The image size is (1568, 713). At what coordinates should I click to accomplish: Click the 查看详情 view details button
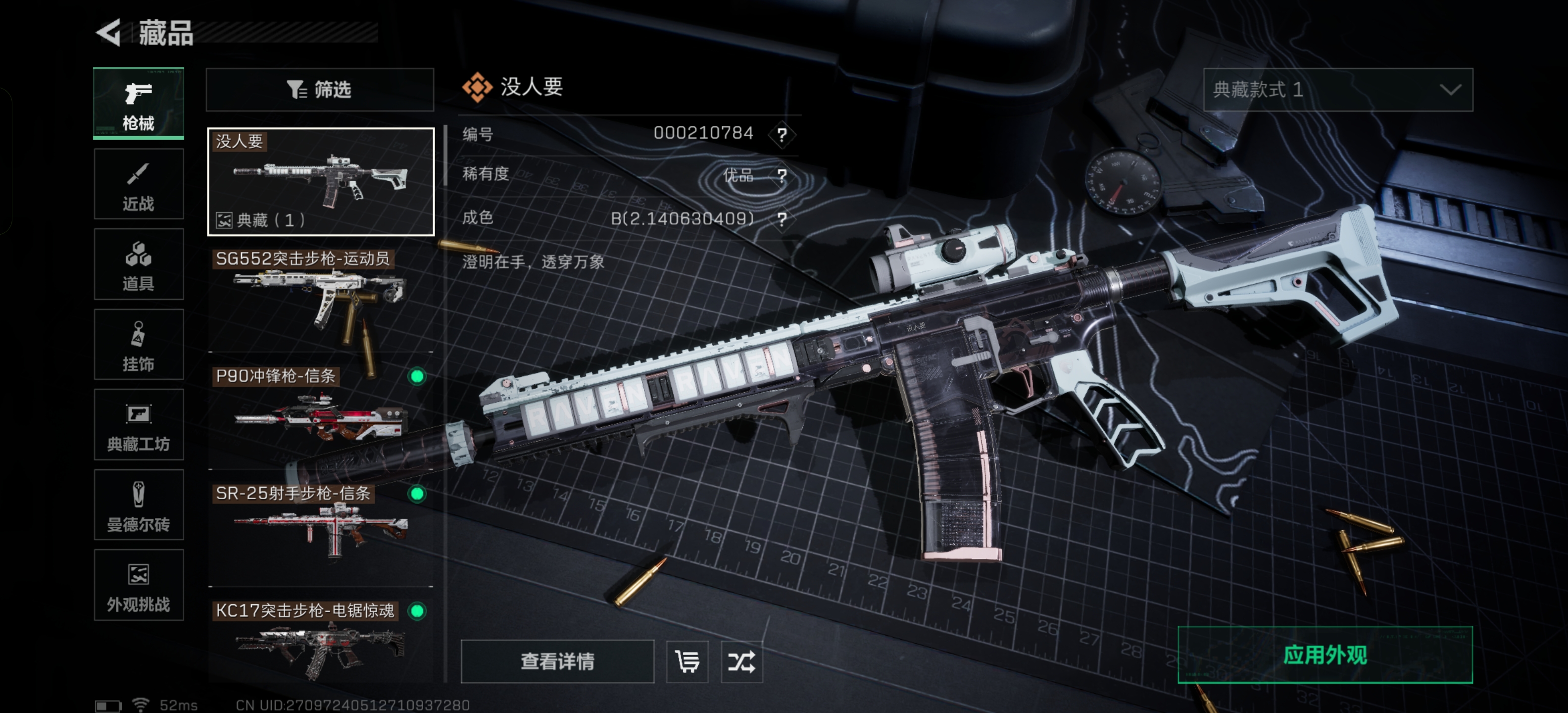pyautogui.click(x=557, y=661)
